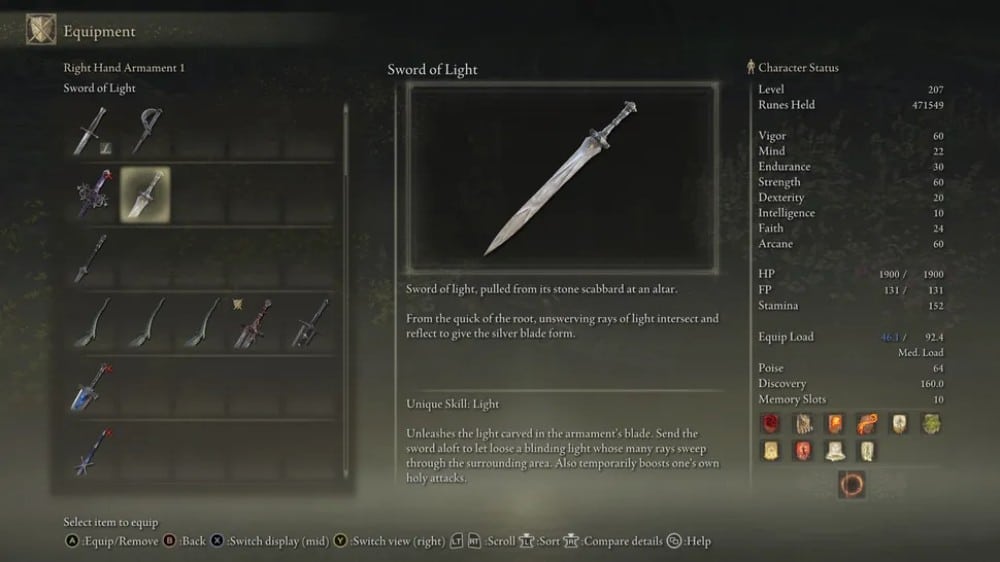Image resolution: width=1000 pixels, height=562 pixels.
Task: Click the Sword of Light preview image
Action: tap(561, 177)
